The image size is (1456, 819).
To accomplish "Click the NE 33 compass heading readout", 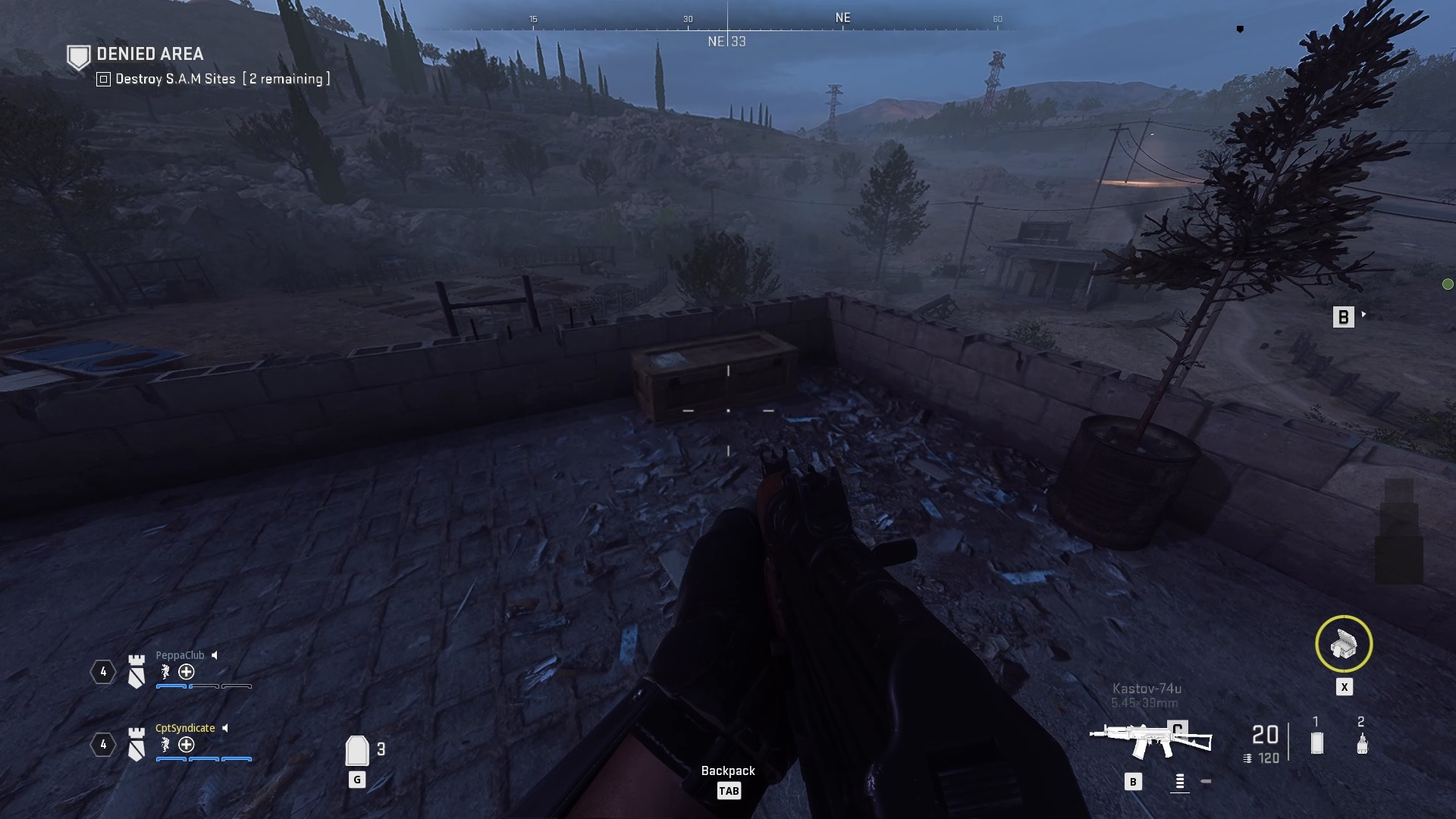I will click(726, 42).
